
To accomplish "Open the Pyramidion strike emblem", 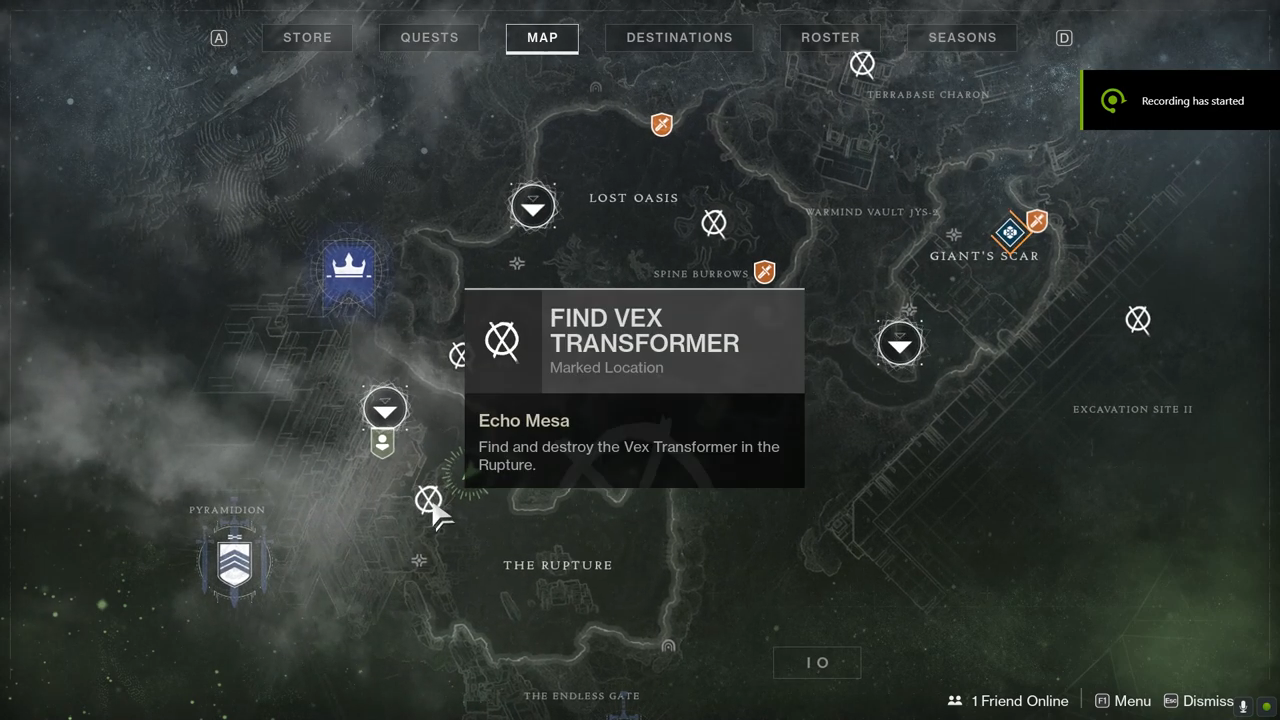I will click(x=235, y=559).
